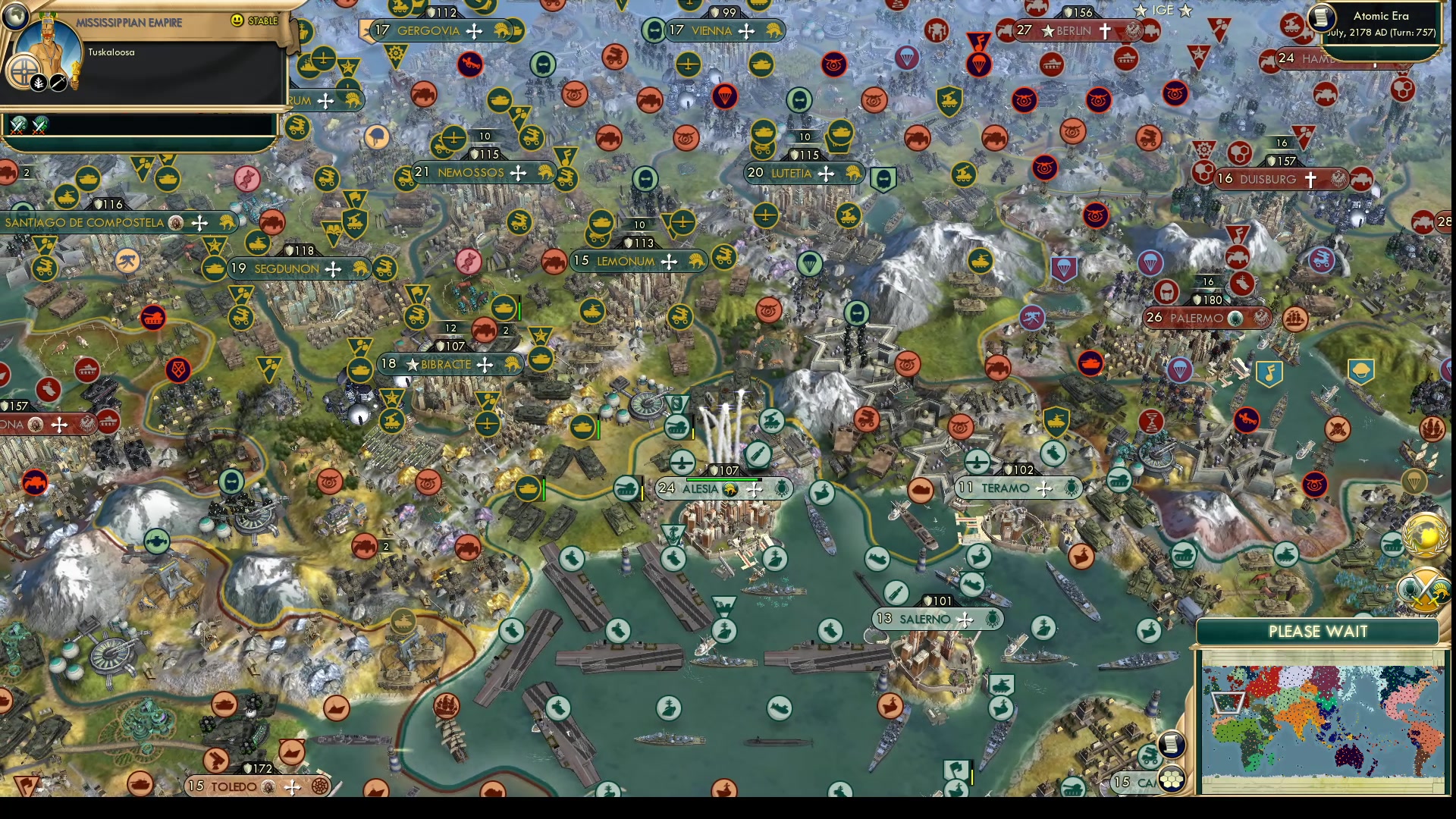Toggle the strategic view globe button
The width and height of the screenshot is (1456, 819).
coord(15,17)
